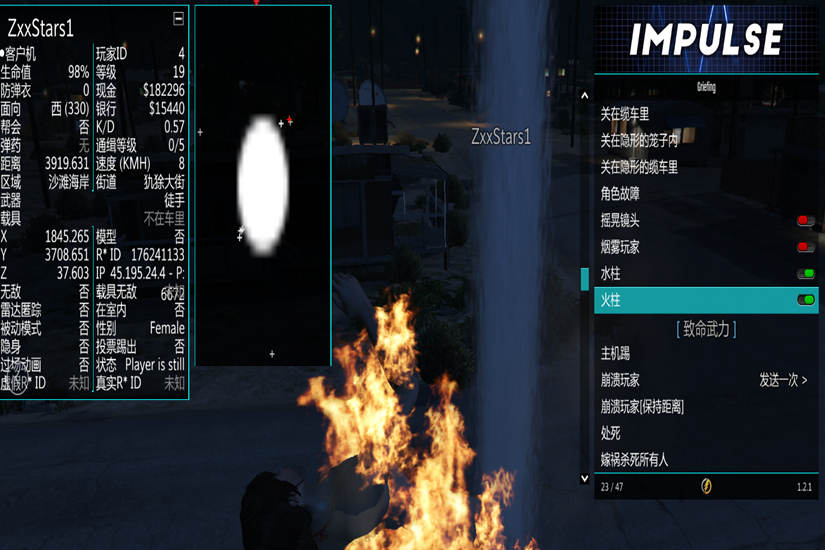Turn off the 水柱 toggle
The height and width of the screenshot is (550, 825).
pyautogui.click(x=804, y=273)
